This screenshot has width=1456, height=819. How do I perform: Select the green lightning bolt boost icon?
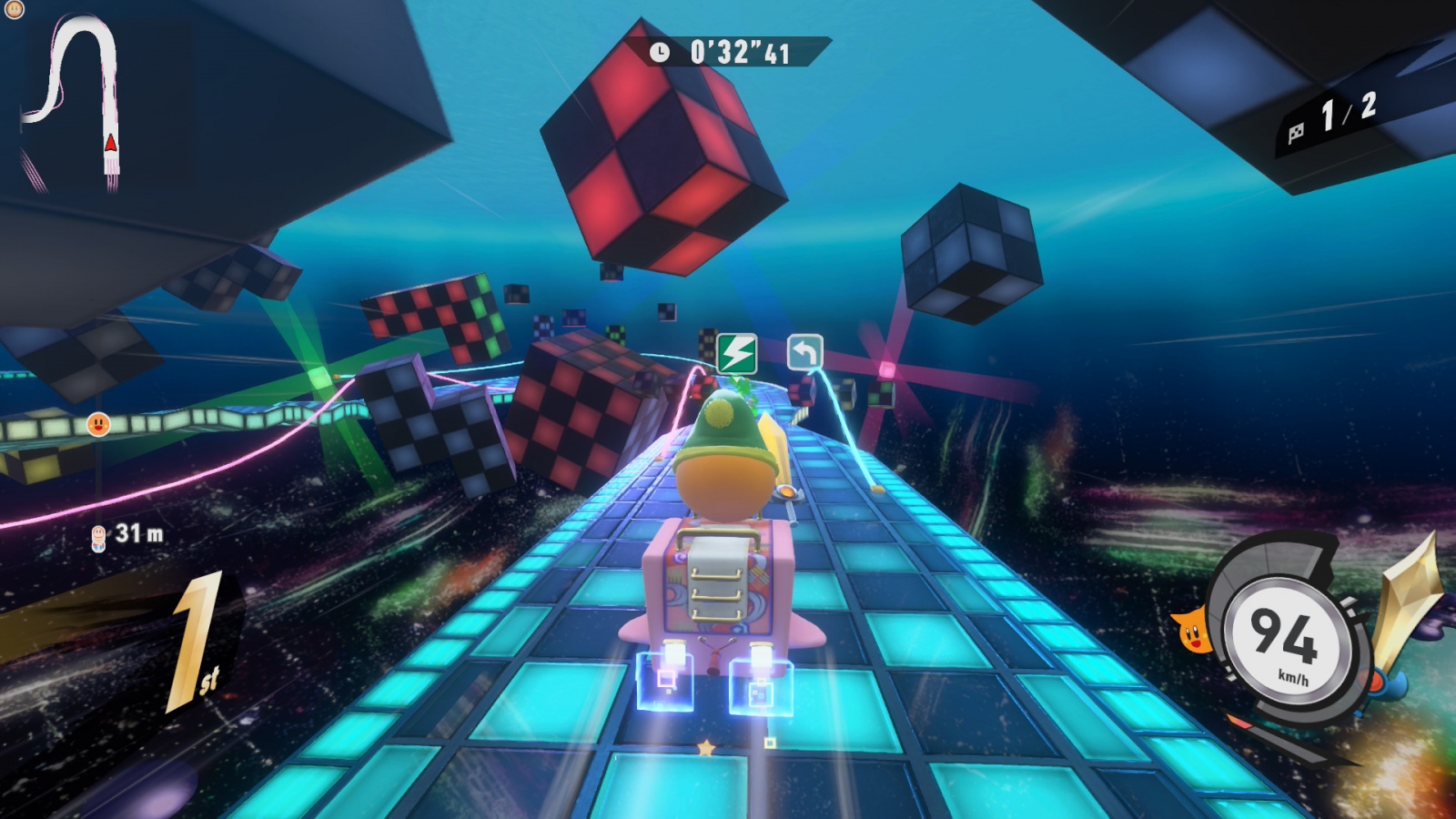coord(737,352)
